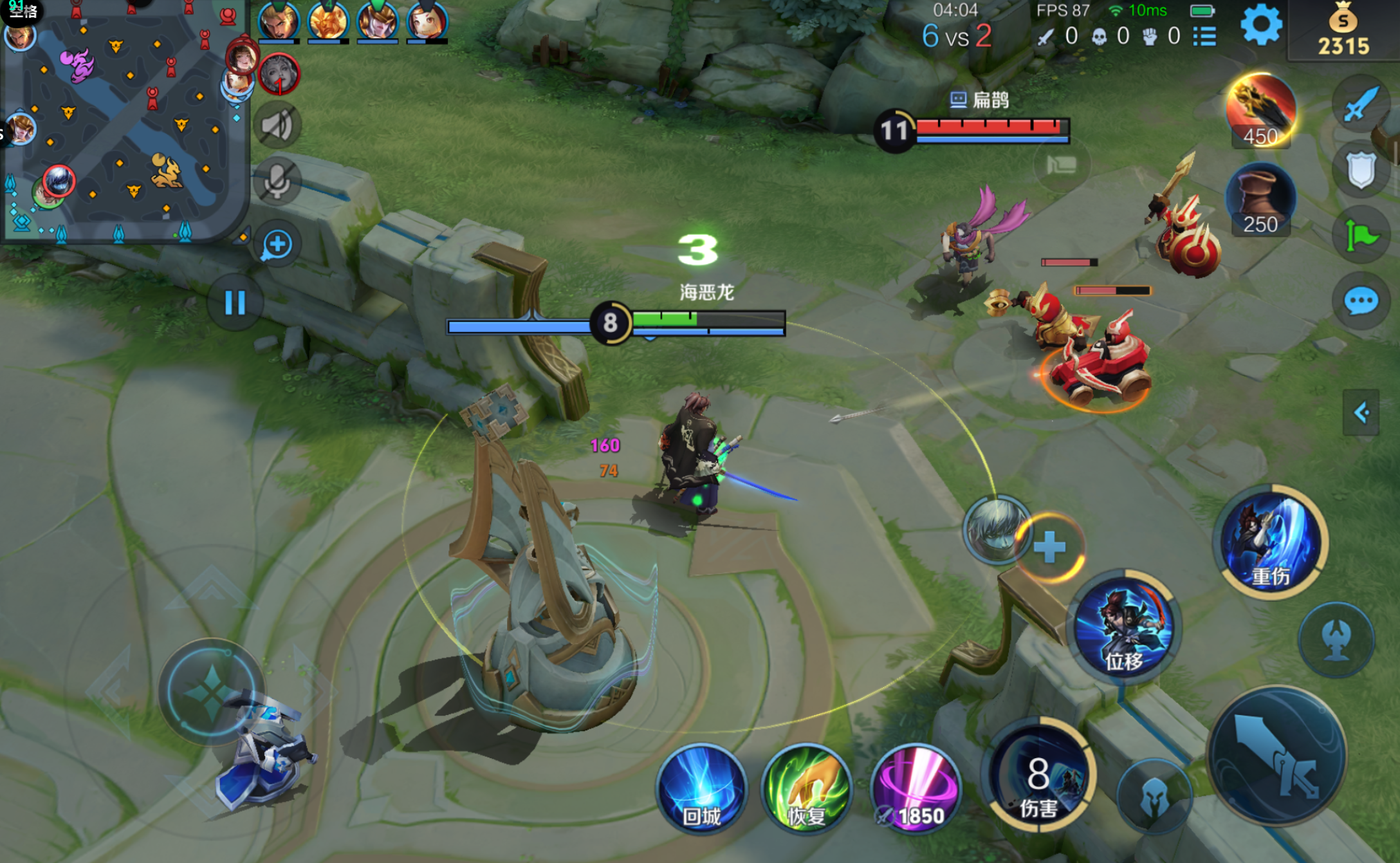Purchase the 1850 gold equipment shortcut

[x=915, y=788]
